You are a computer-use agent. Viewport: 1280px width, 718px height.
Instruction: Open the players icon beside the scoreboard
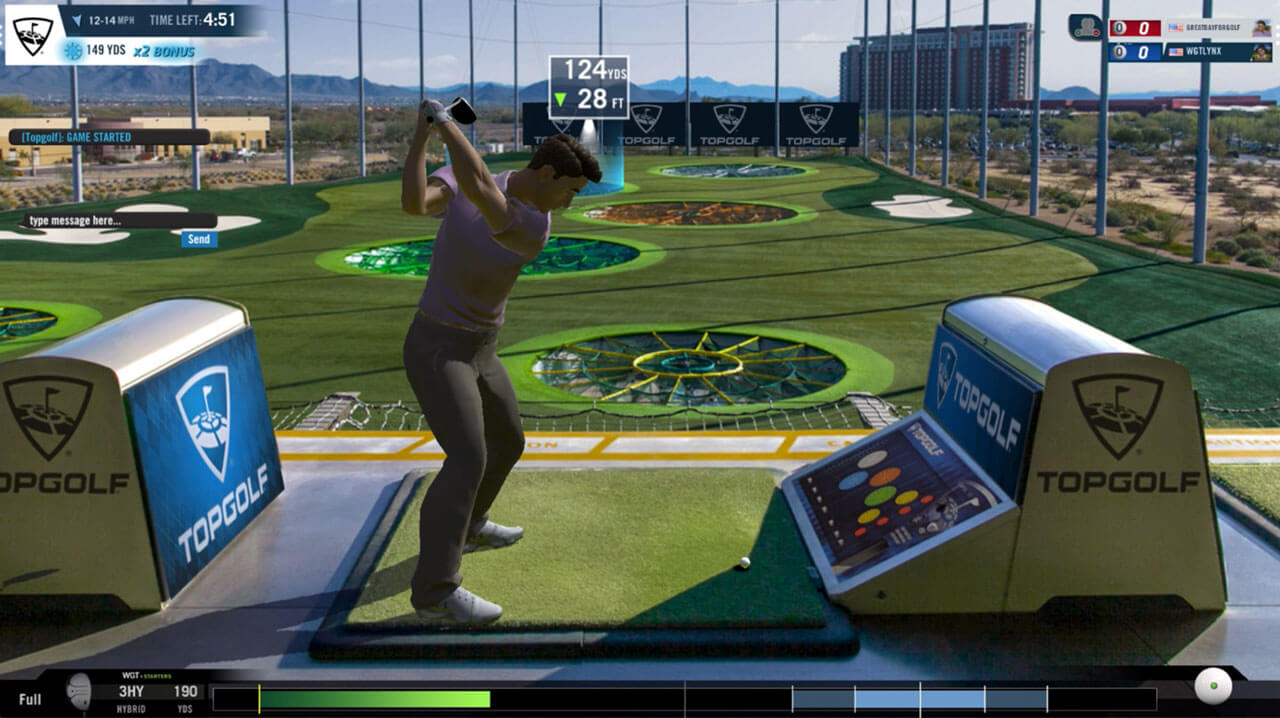[1085, 27]
